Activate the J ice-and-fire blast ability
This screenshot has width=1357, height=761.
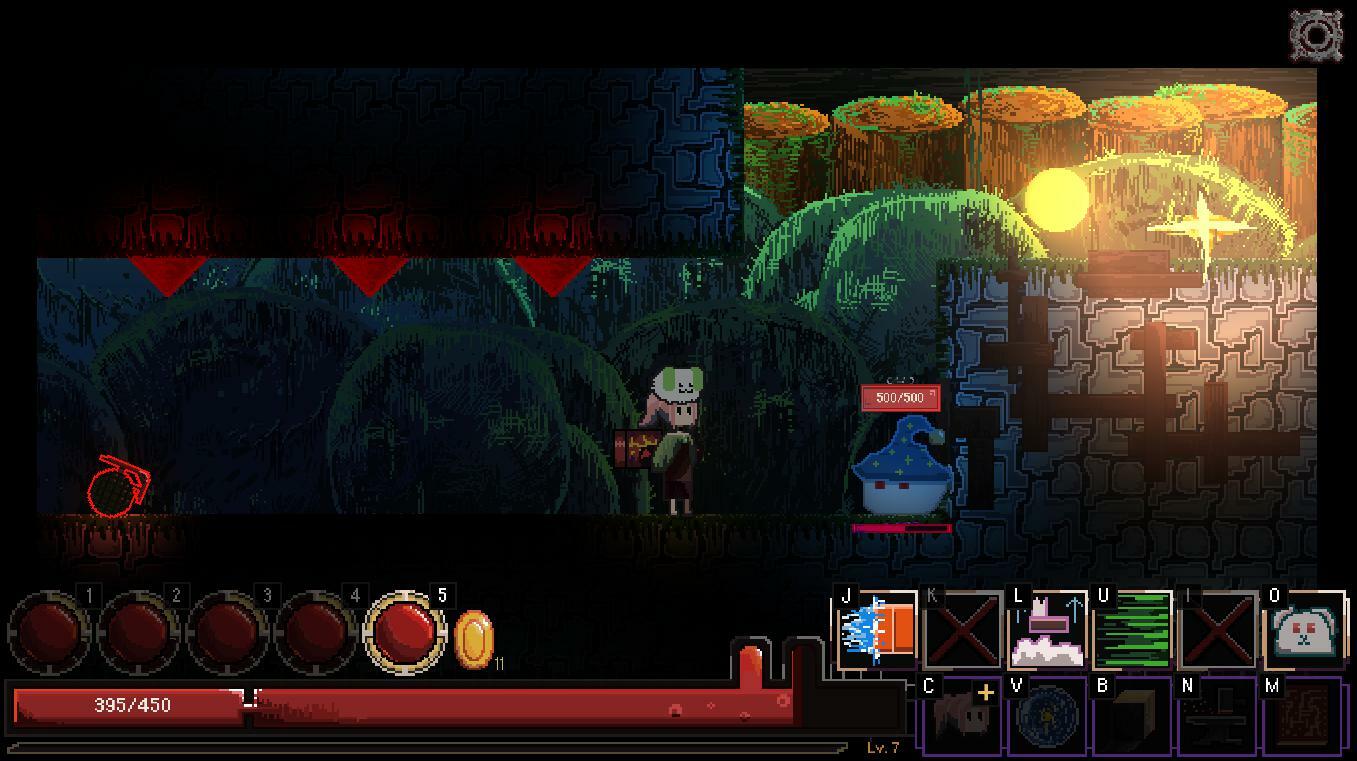877,630
